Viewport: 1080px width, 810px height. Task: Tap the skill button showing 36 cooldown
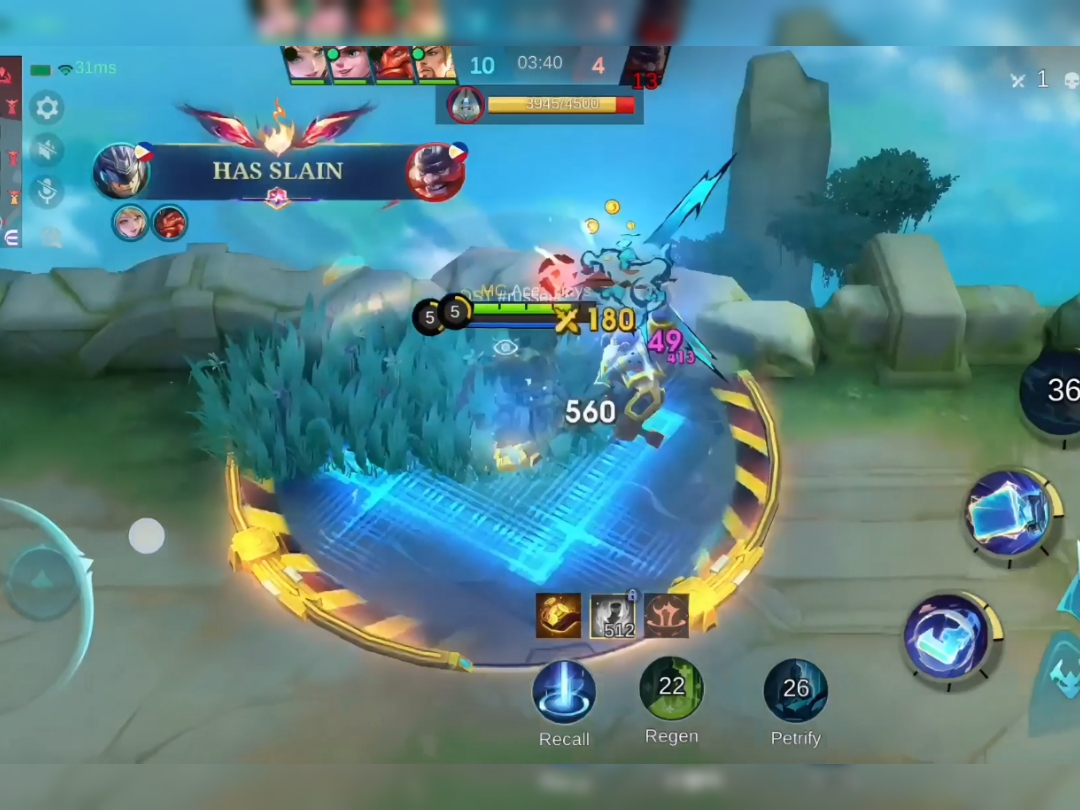click(1055, 390)
